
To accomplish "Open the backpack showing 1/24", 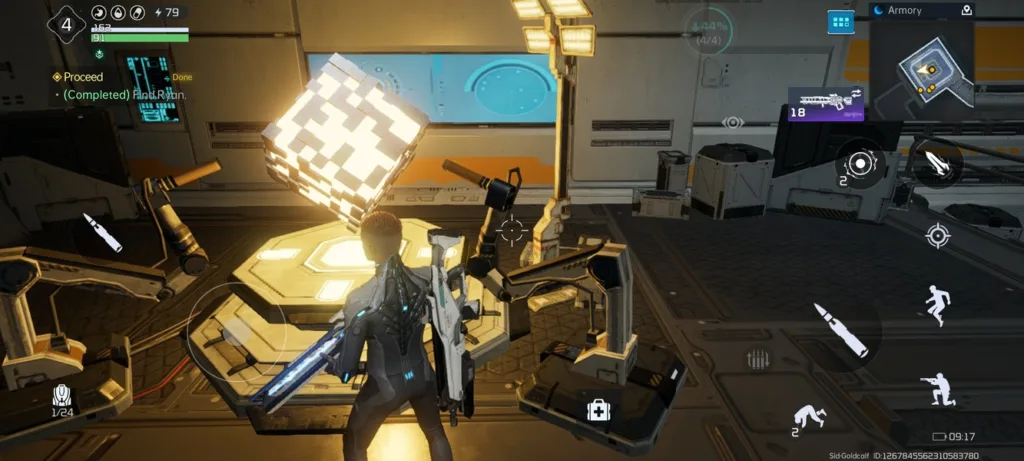I will (x=62, y=397).
